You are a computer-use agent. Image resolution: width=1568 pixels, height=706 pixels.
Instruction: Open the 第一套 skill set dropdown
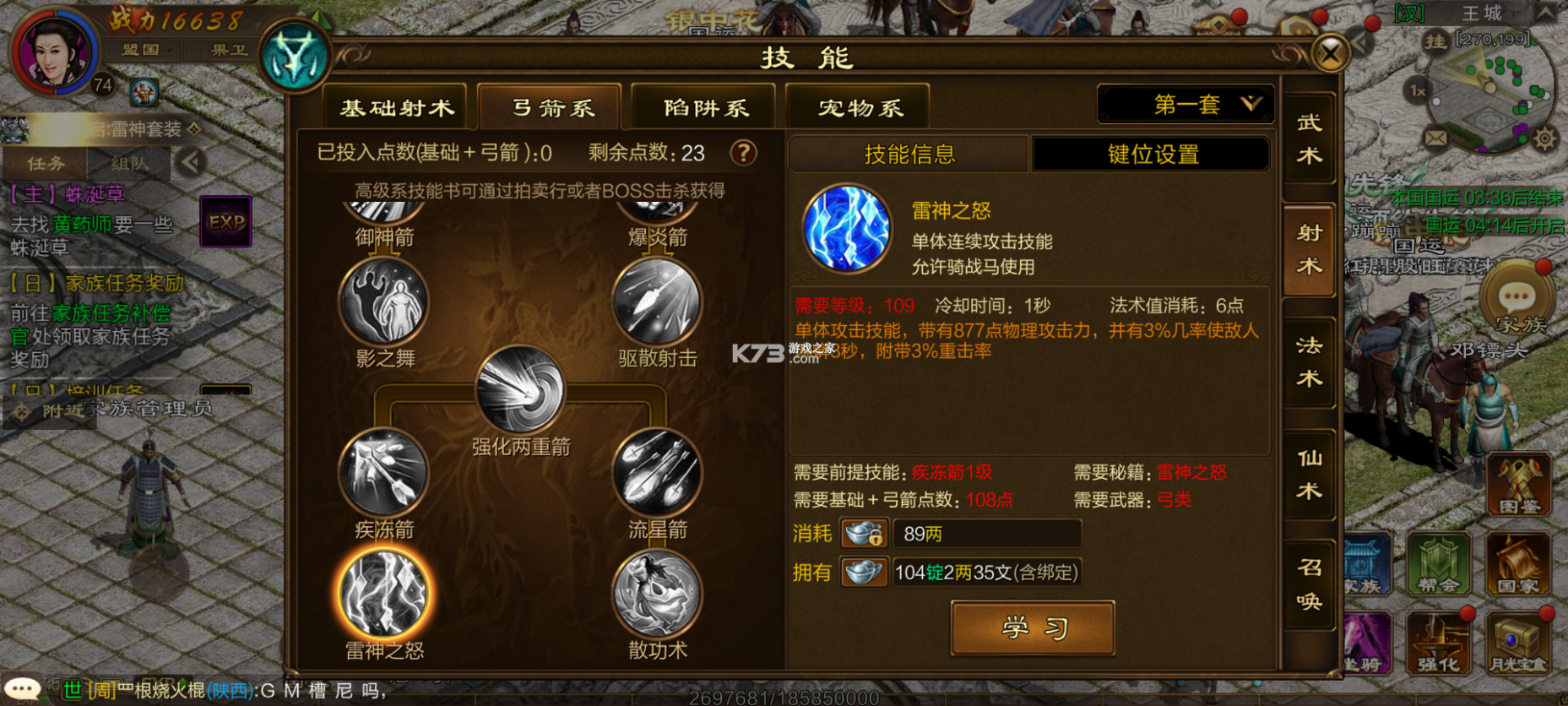point(1185,103)
